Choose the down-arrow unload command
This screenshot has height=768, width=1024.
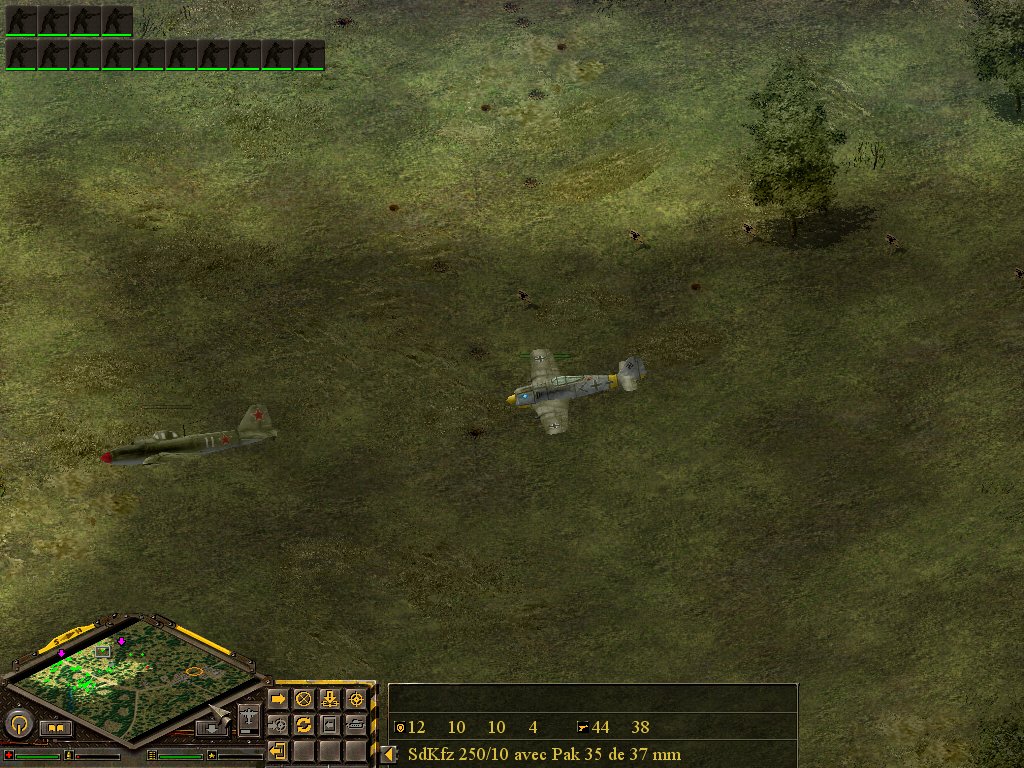coord(330,699)
